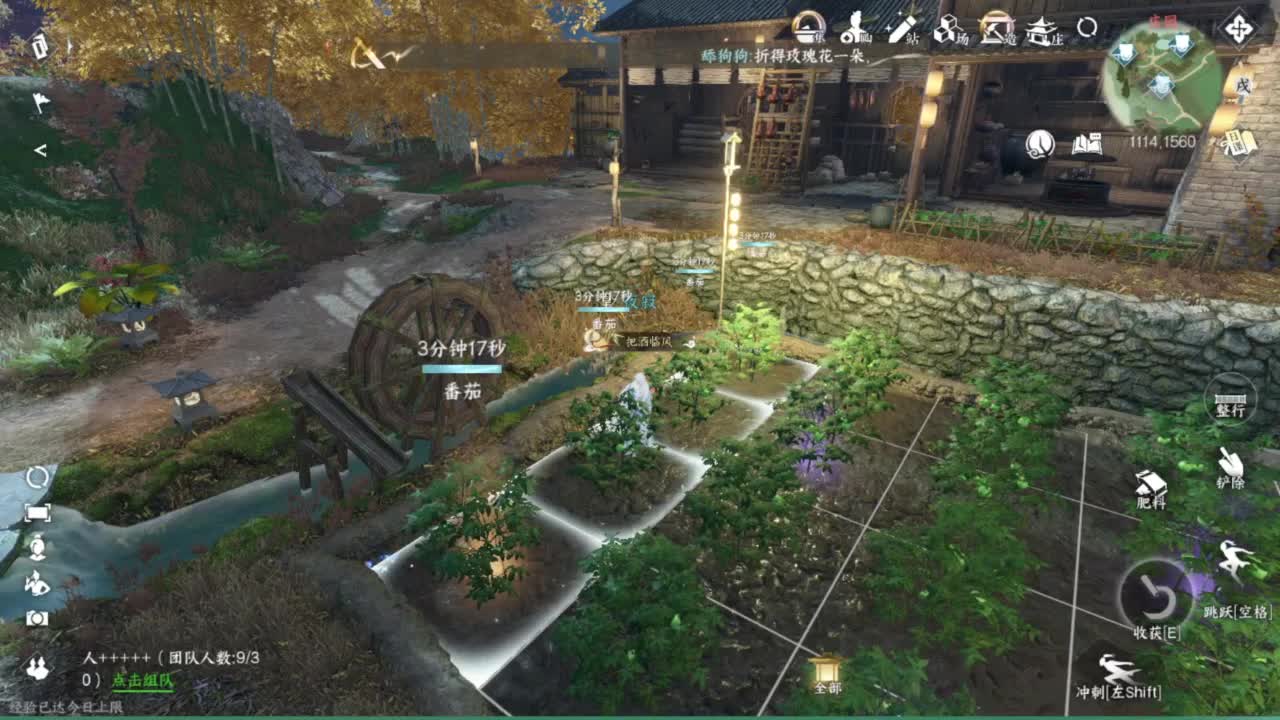Click the navigation compass icon above the minimap
This screenshot has height=720, width=1280.
click(x=1237, y=29)
